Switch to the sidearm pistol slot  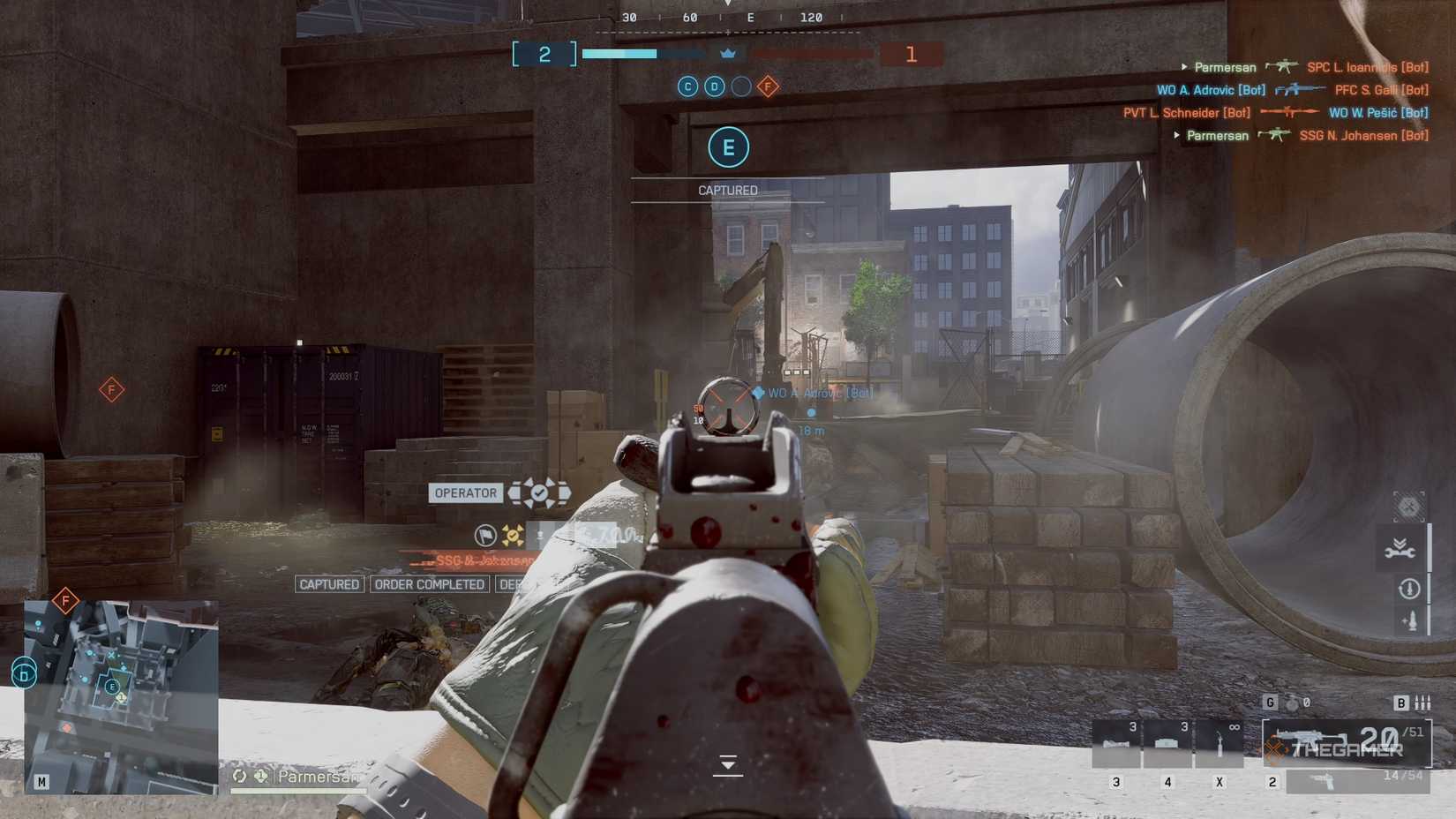click(x=1357, y=780)
